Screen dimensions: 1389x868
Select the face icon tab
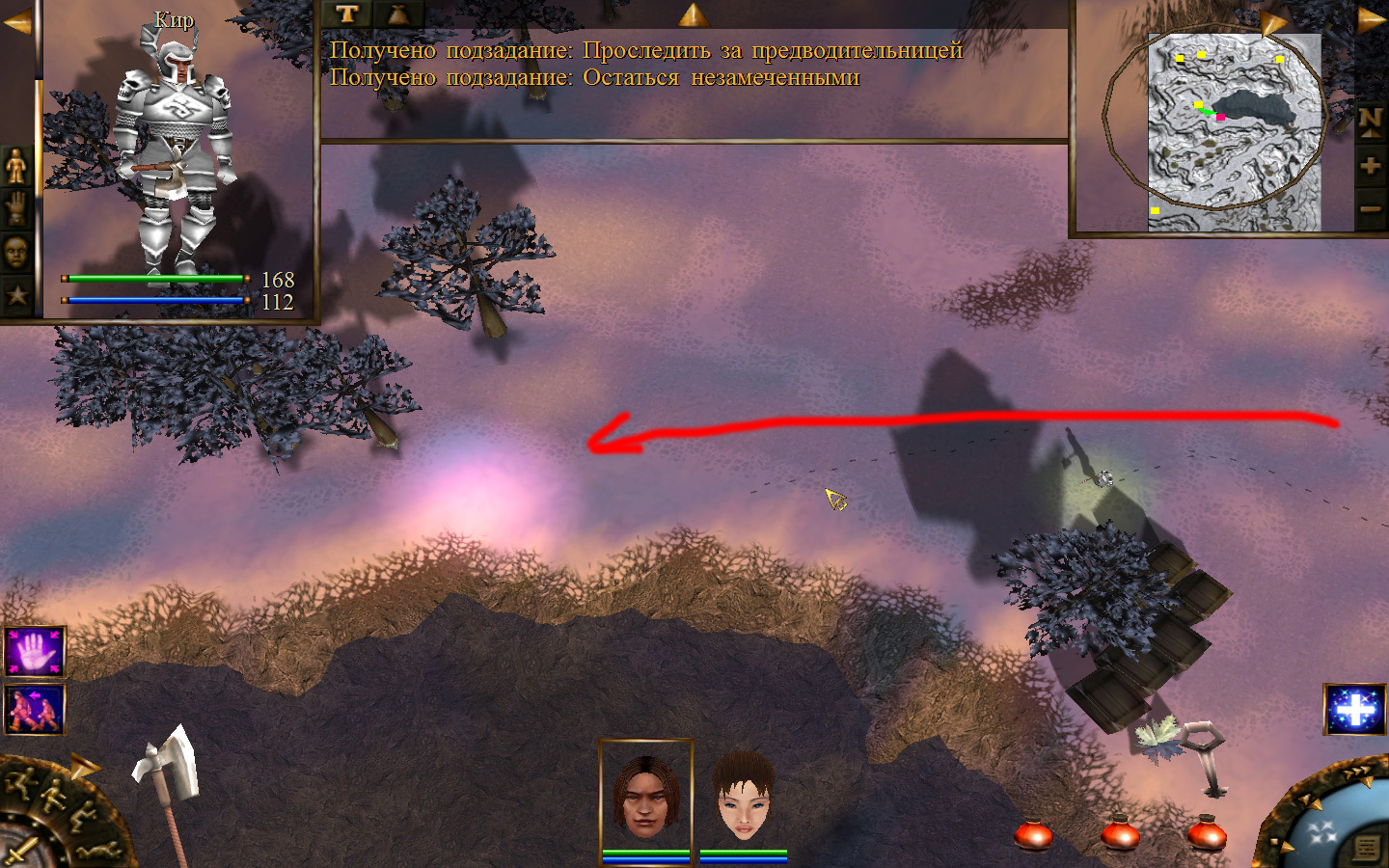click(x=16, y=253)
